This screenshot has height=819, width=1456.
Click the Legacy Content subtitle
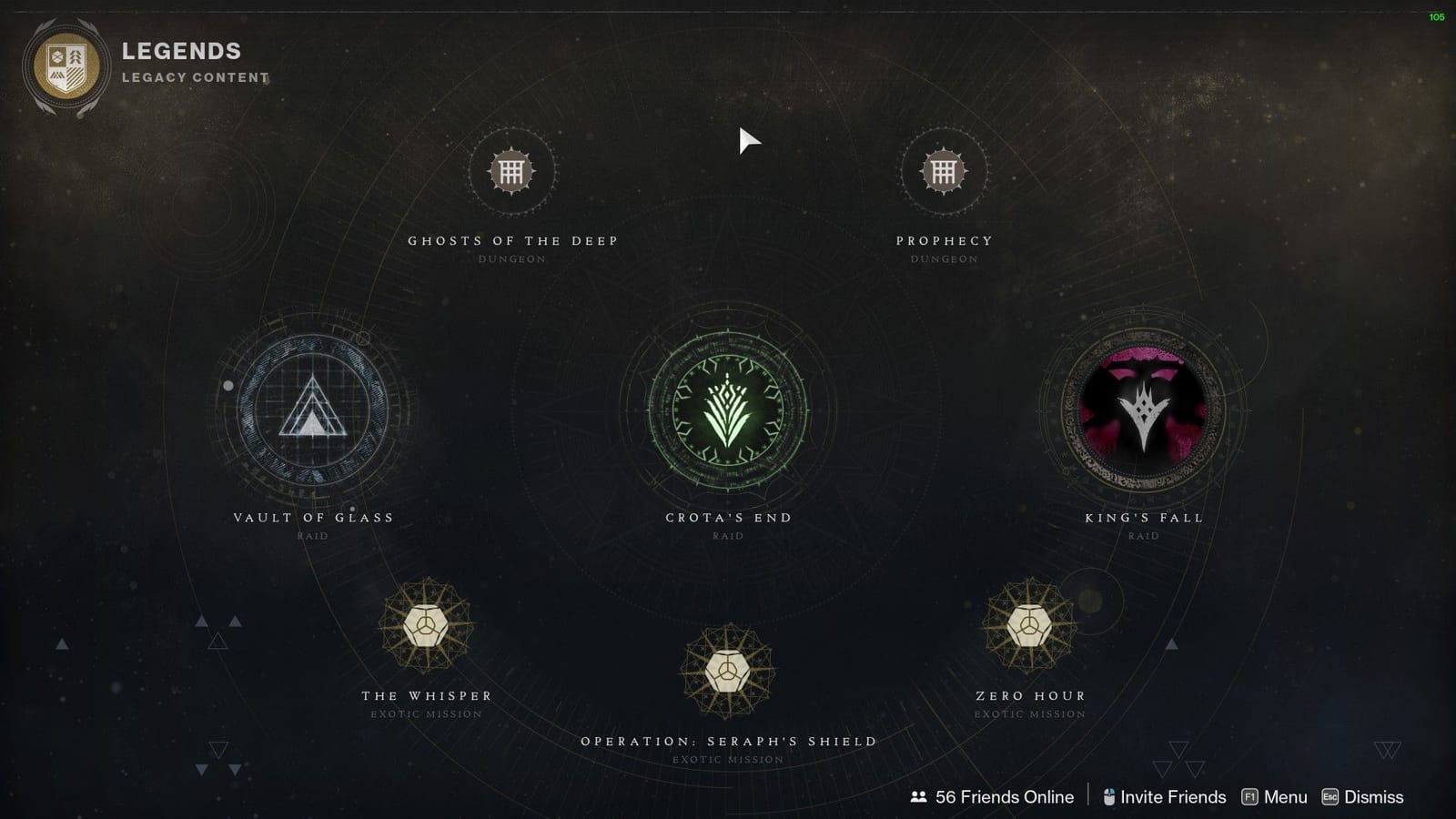tap(197, 77)
